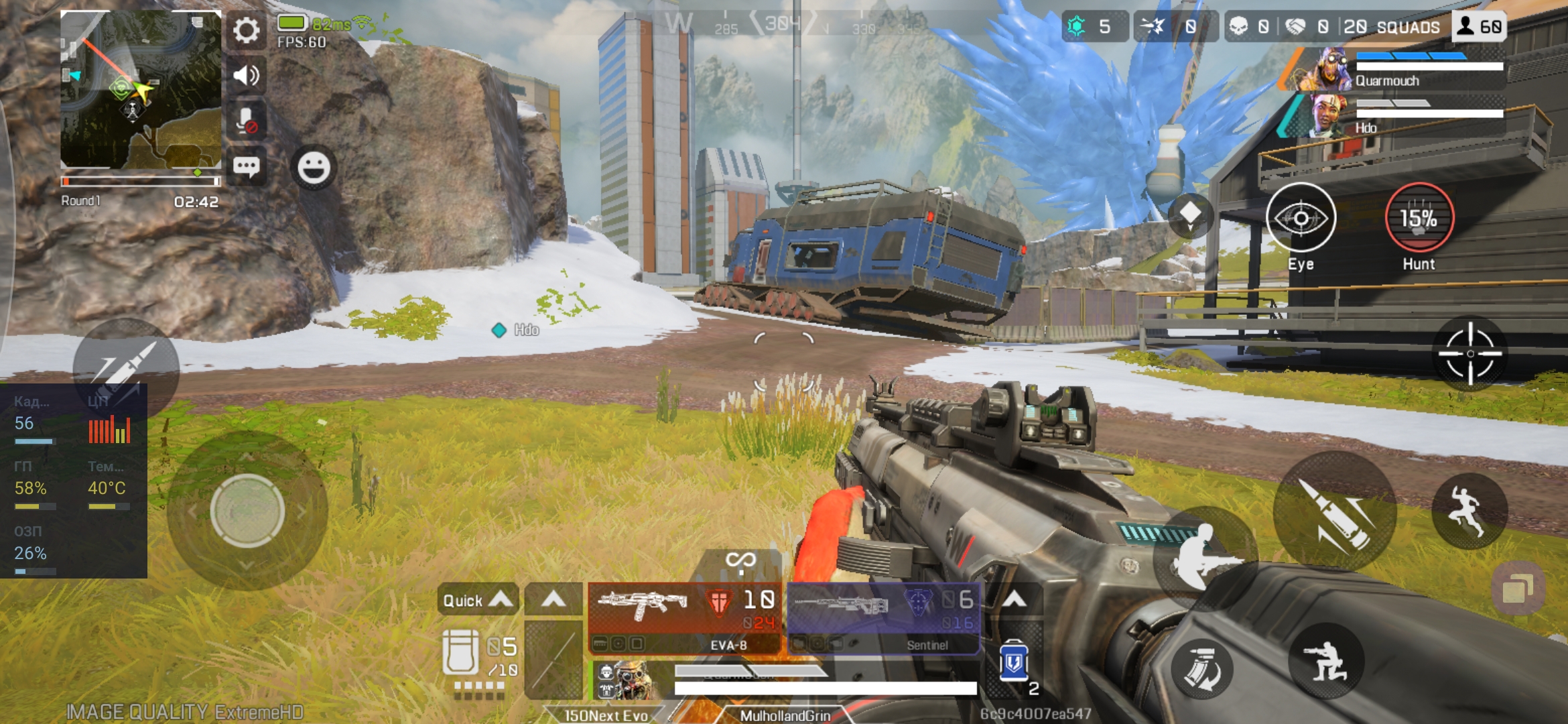Tap the crouch button

1326,660
